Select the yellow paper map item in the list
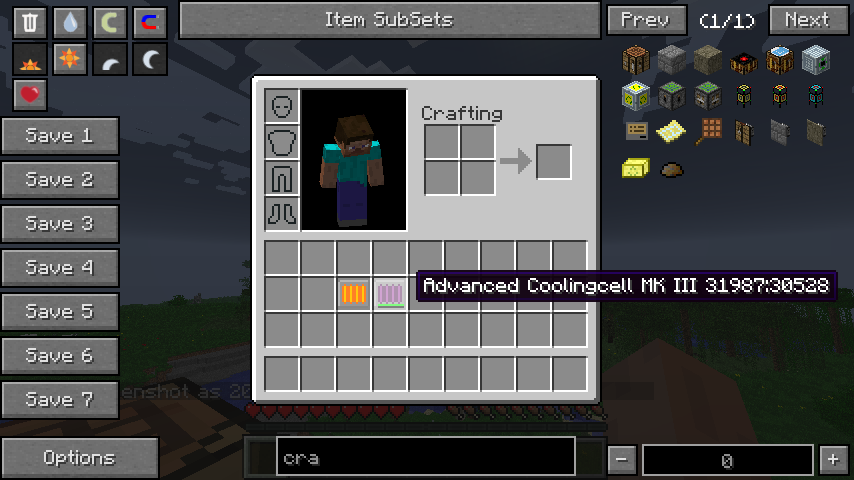Viewport: 854px width, 480px height. click(671, 131)
